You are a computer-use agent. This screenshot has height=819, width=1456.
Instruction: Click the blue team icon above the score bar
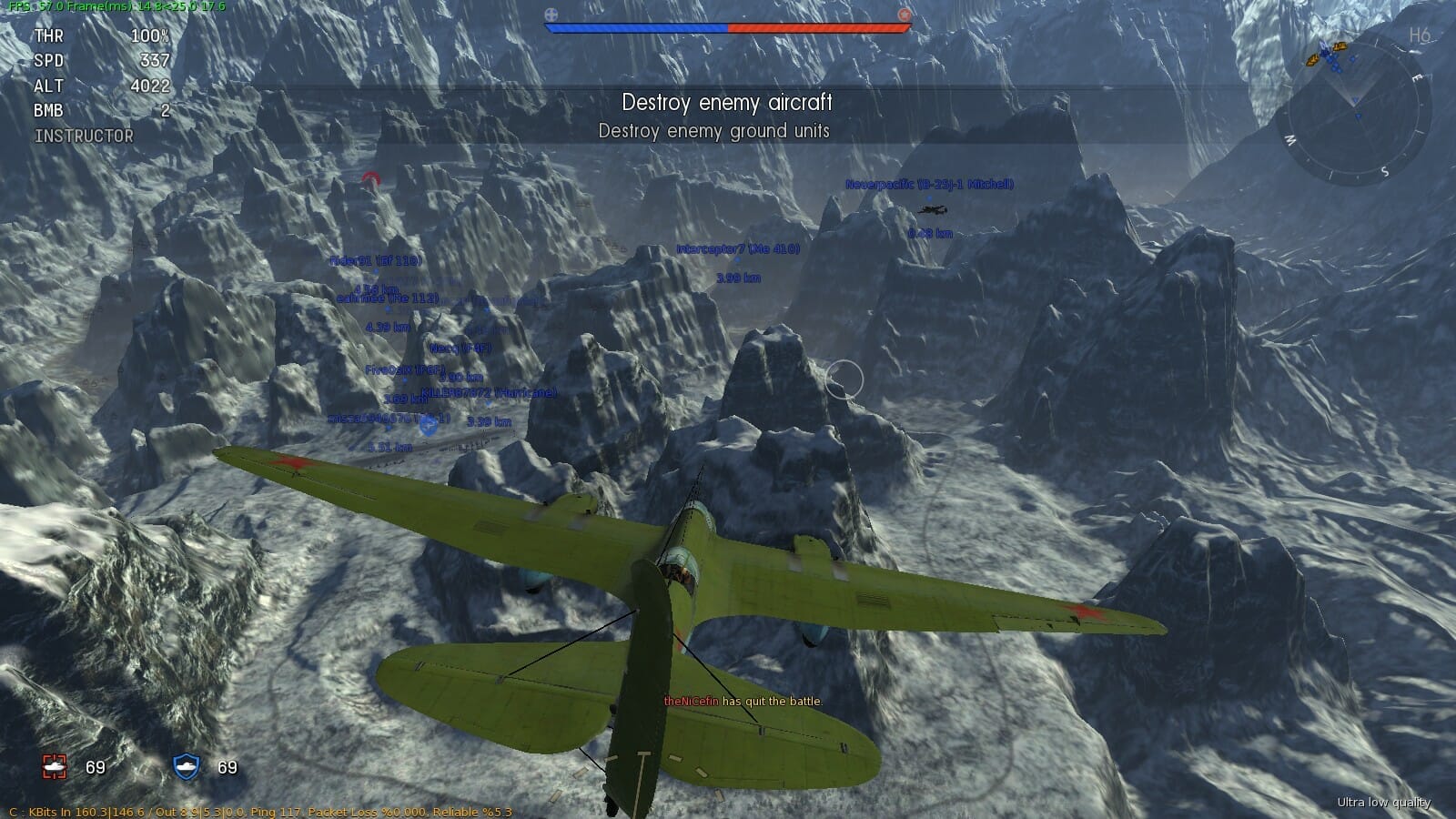pos(551,14)
